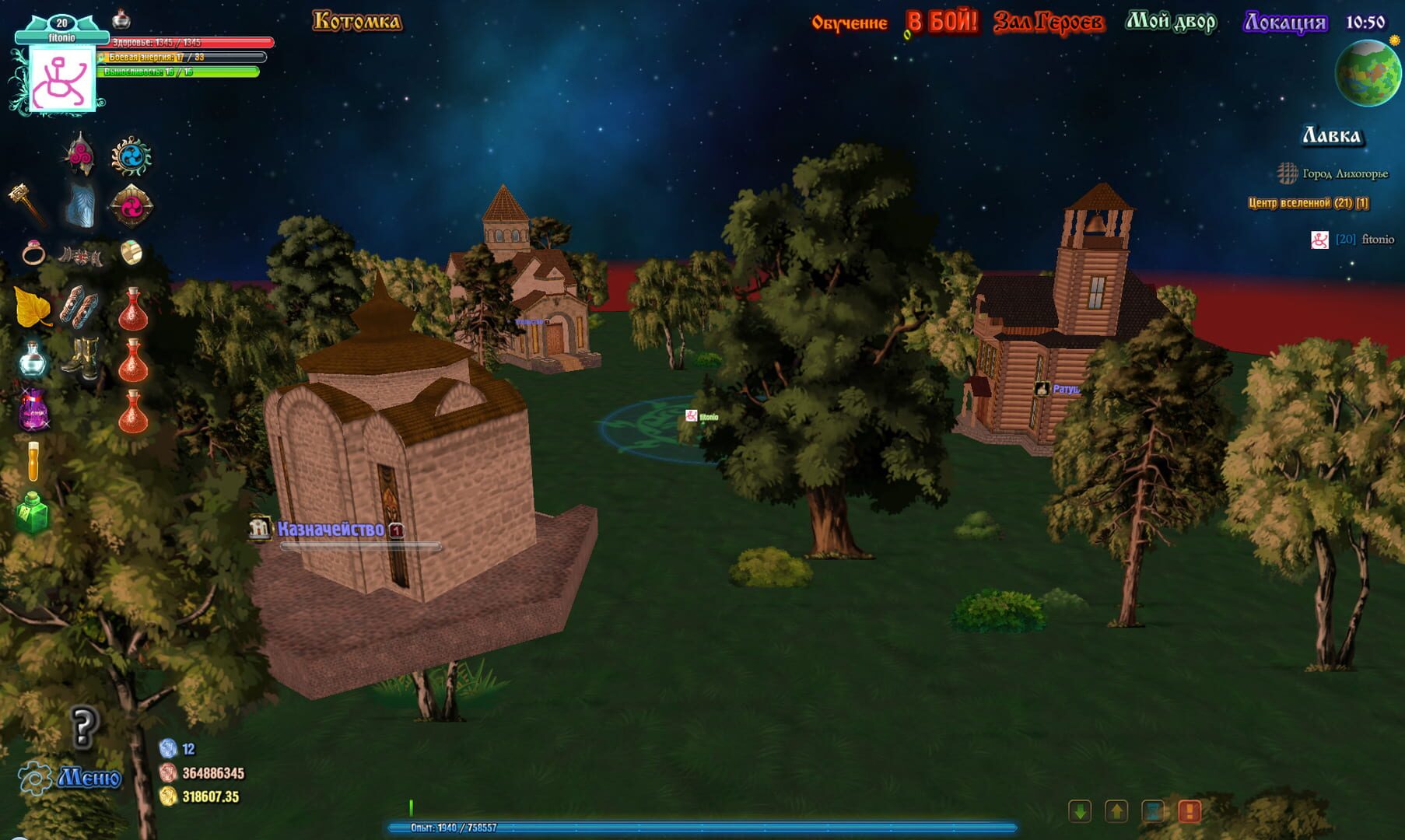Click the planet globe map icon
The width and height of the screenshot is (1405, 840).
click(x=1368, y=73)
